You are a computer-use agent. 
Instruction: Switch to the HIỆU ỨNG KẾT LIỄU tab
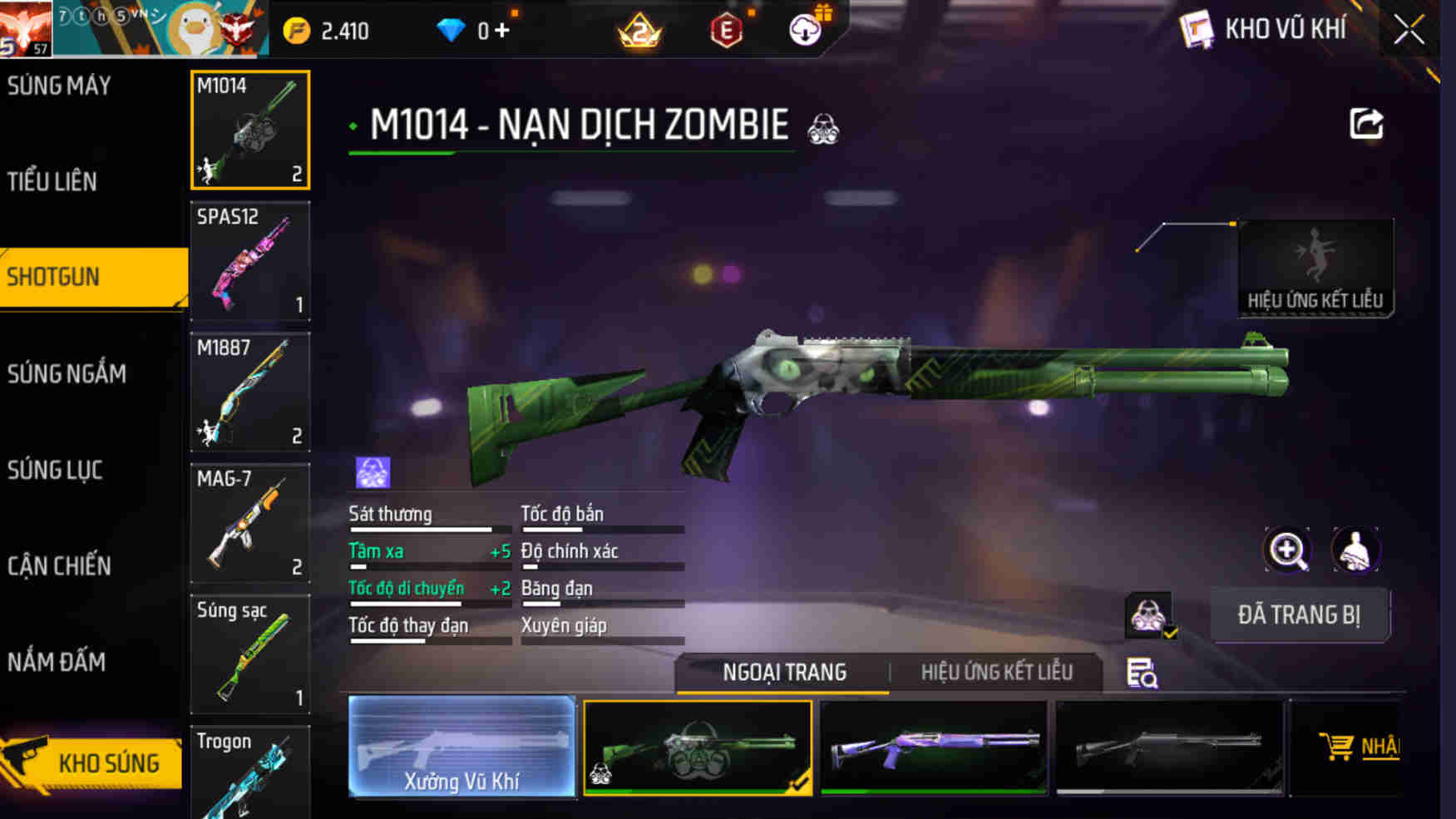tap(995, 671)
